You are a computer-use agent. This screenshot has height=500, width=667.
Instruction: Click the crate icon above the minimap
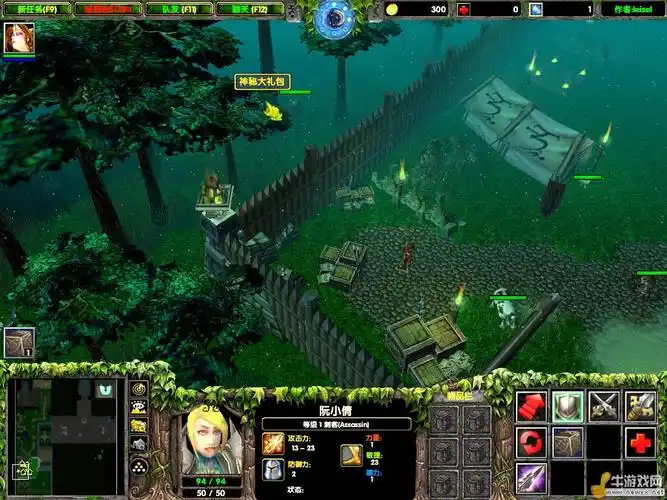19,343
